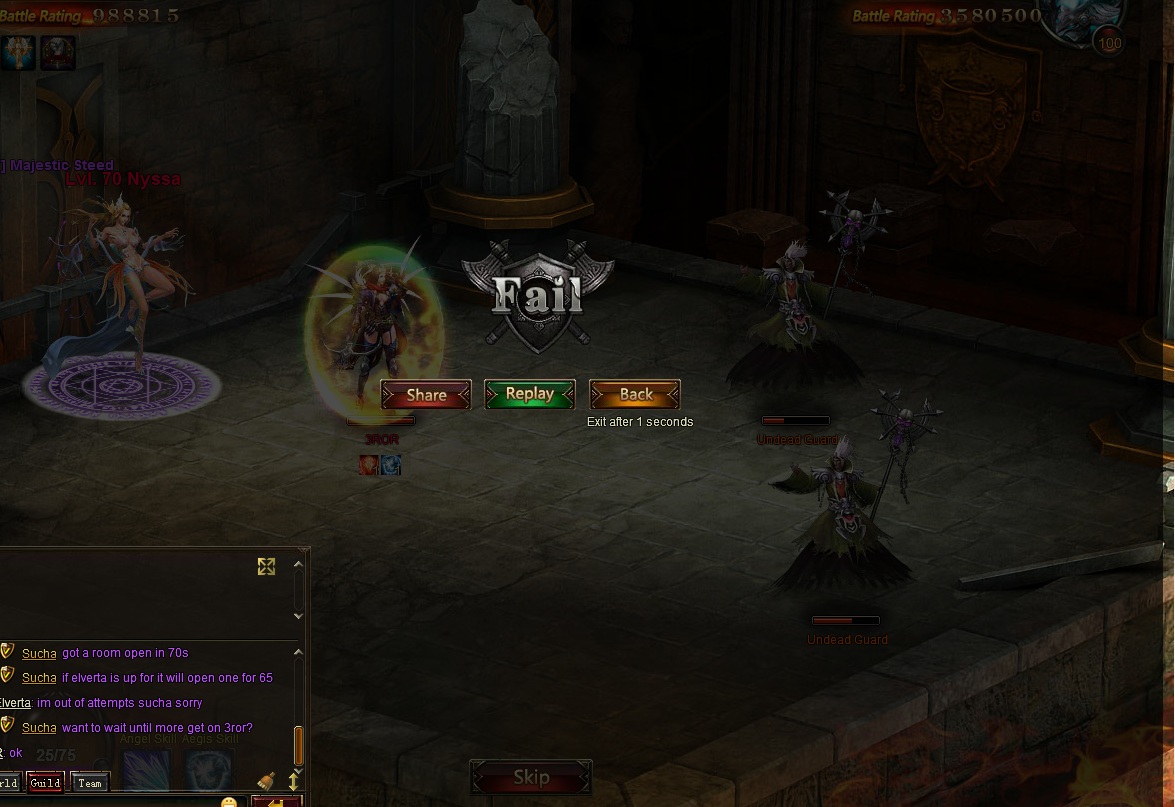
Task: Skip the battle animation
Action: (531, 777)
